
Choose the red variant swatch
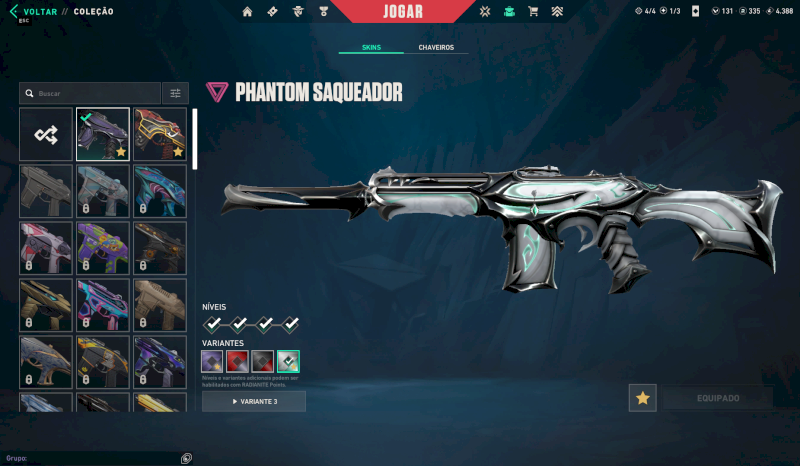(237, 361)
